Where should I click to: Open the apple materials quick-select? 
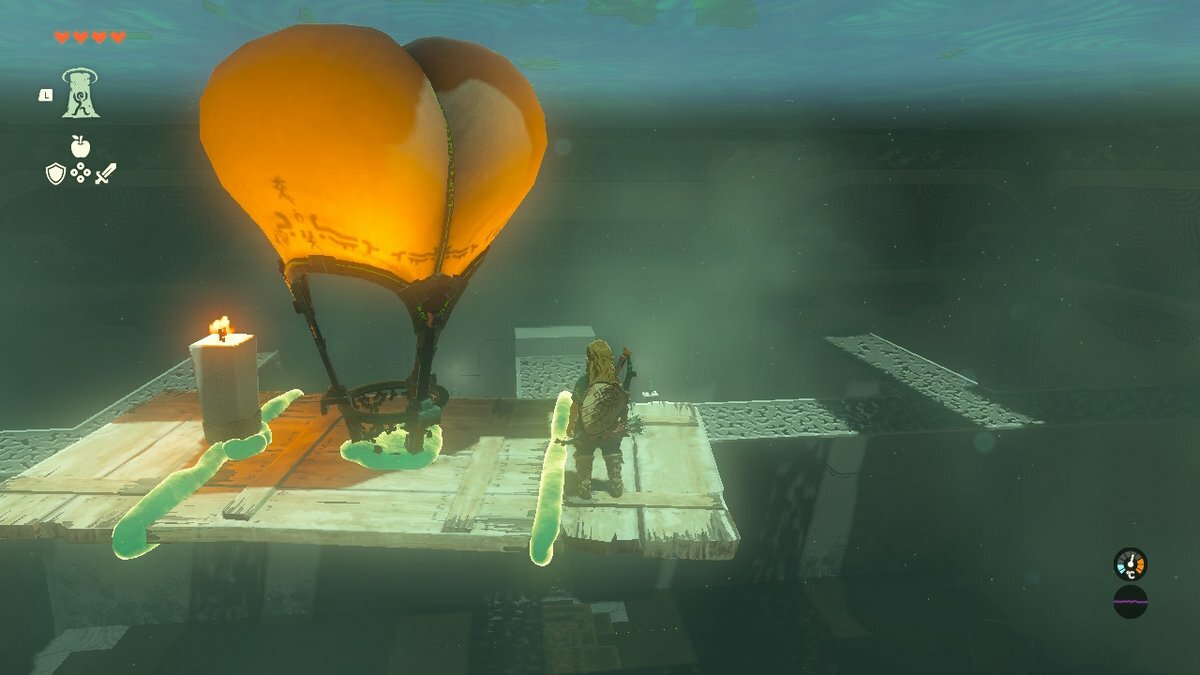[x=80, y=147]
